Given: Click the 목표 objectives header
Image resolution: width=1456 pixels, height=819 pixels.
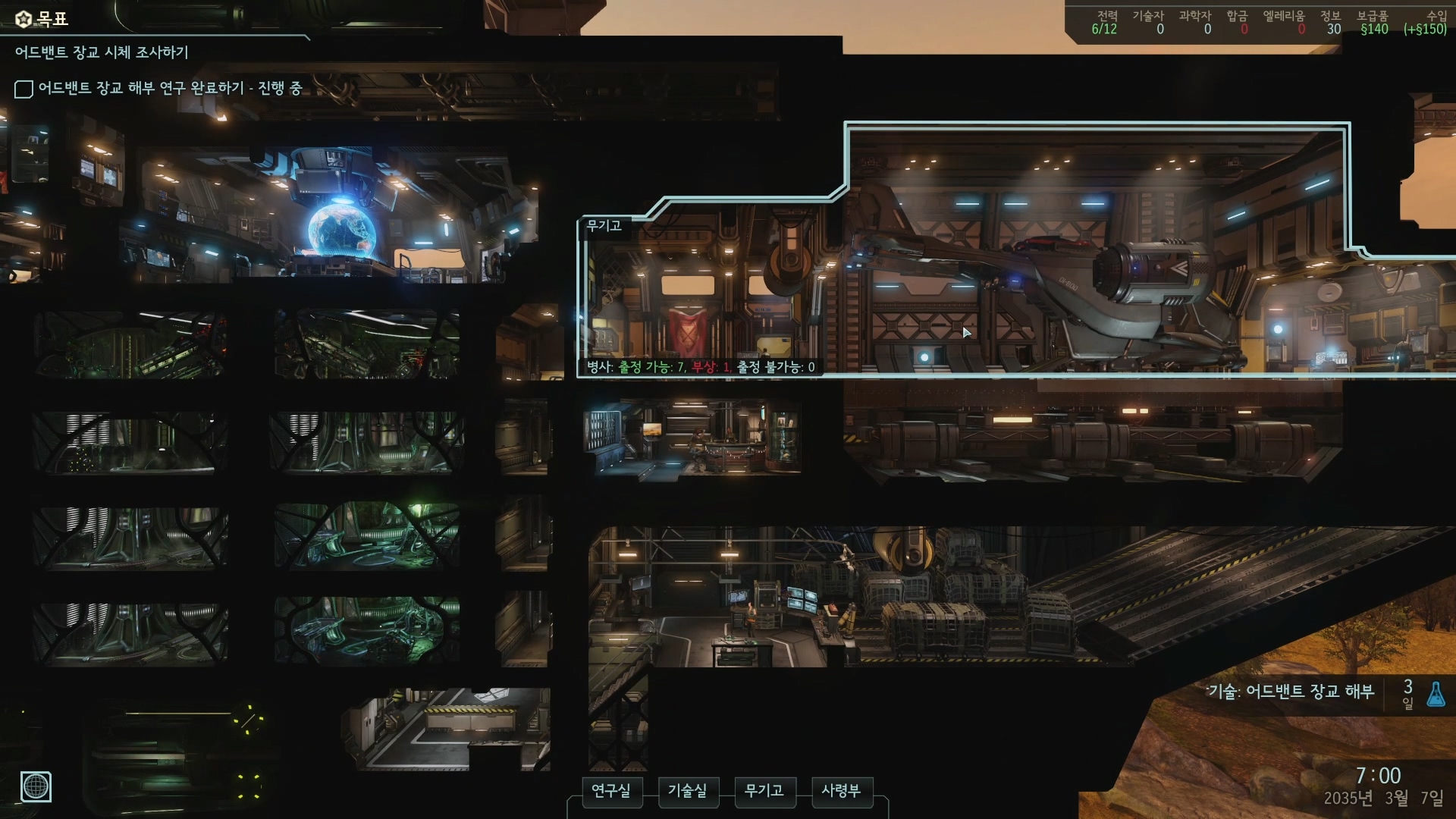Looking at the screenshot, I should [x=43, y=19].
